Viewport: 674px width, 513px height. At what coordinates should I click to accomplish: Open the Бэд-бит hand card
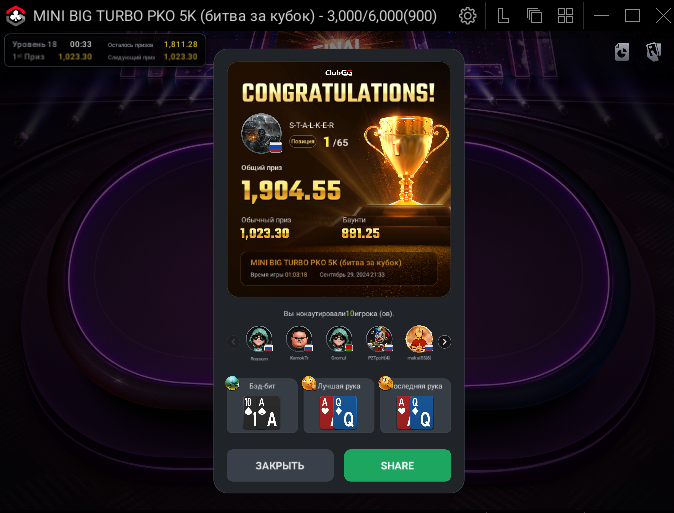[262, 405]
